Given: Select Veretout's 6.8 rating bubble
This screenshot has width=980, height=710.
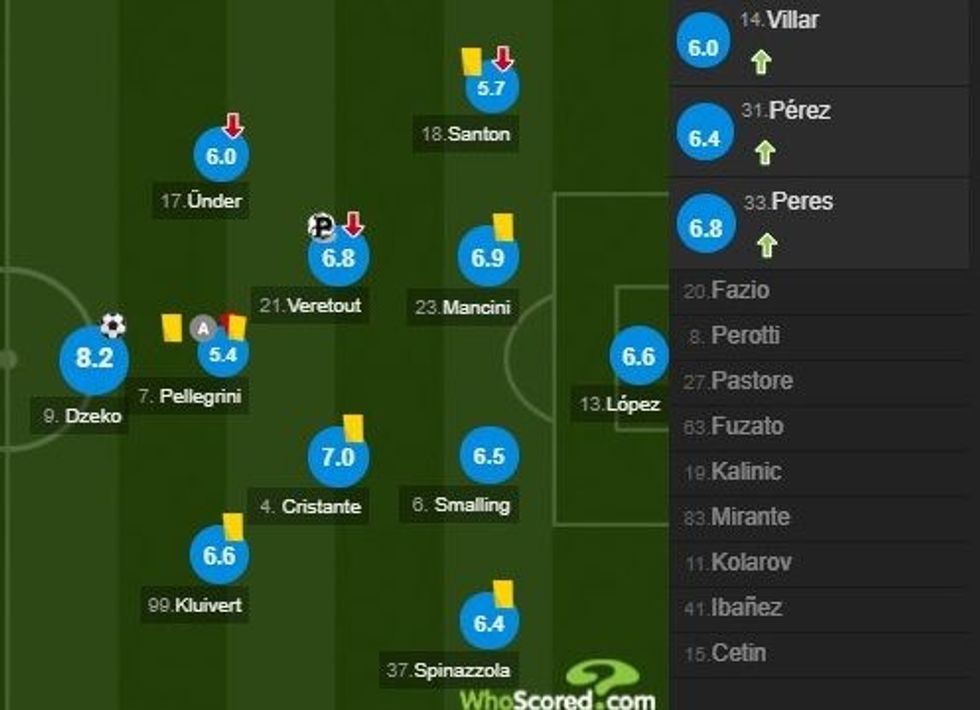Looking at the screenshot, I should tap(338, 257).
